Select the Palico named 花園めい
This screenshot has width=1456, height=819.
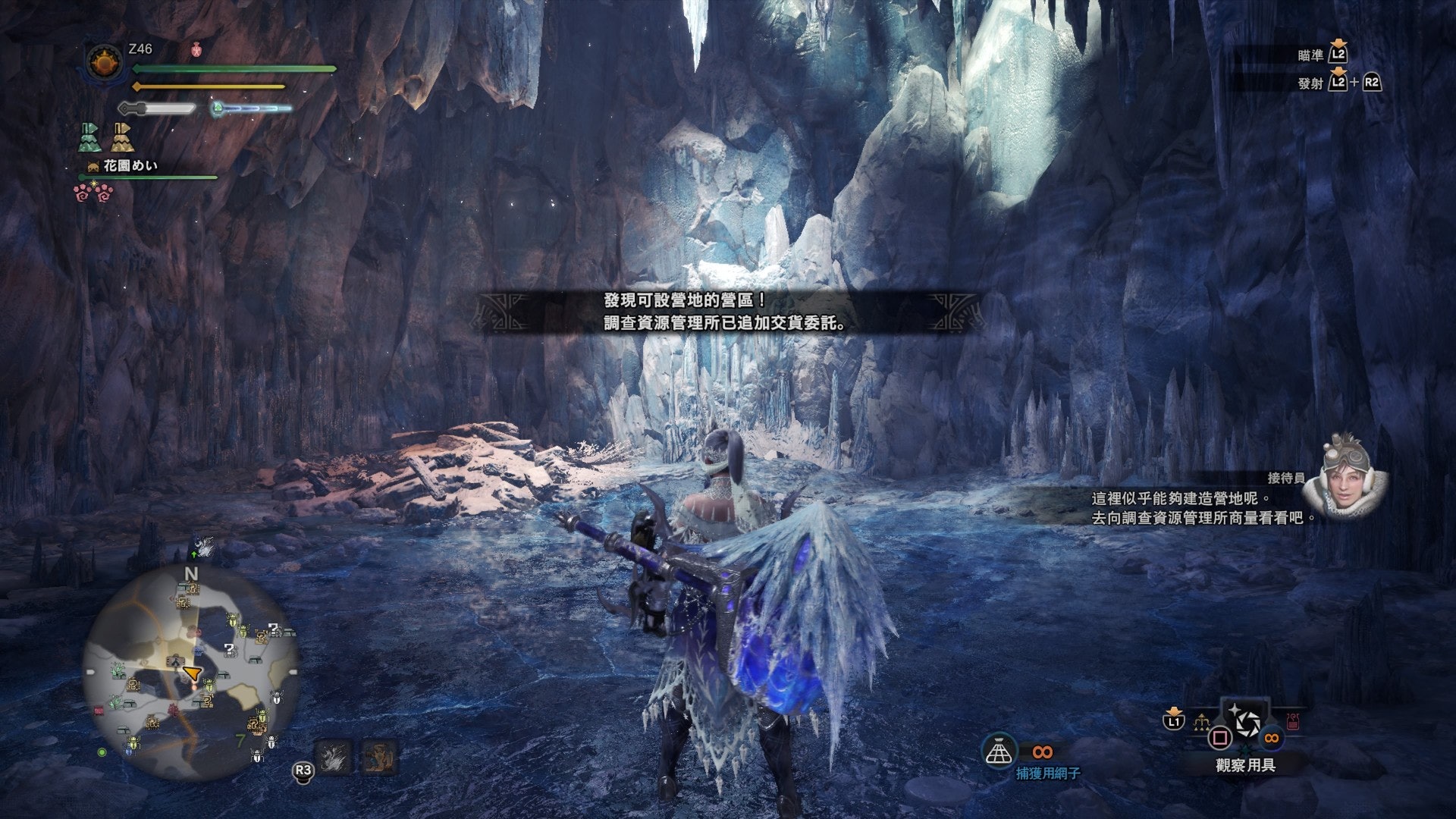[x=130, y=165]
